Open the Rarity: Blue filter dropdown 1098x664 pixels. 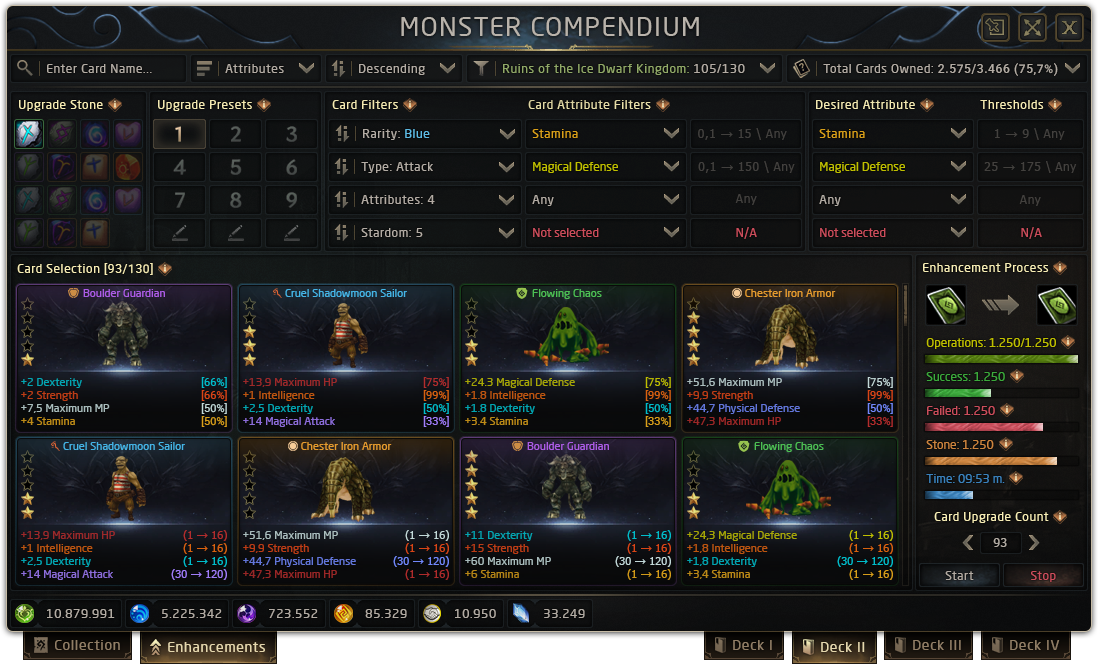click(424, 134)
